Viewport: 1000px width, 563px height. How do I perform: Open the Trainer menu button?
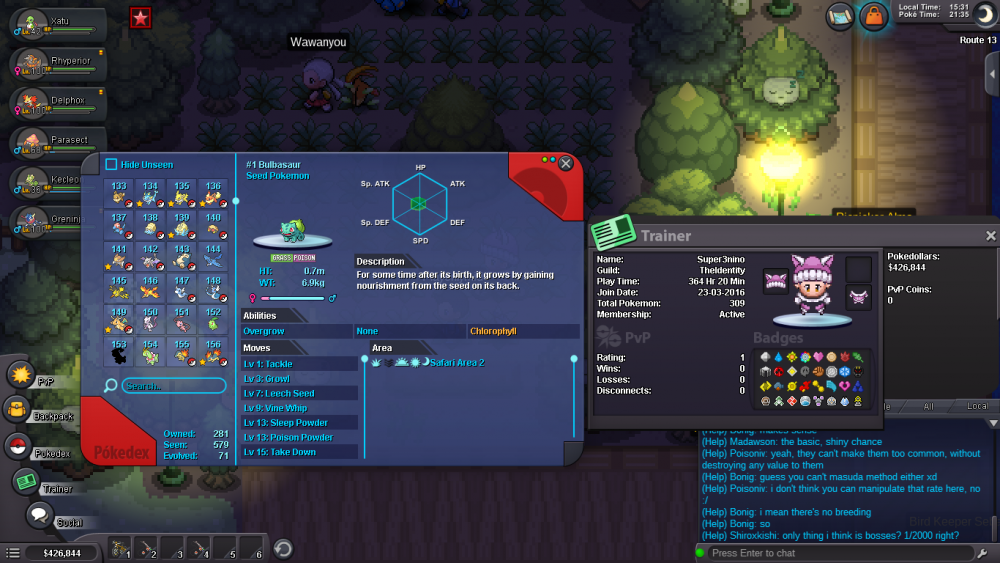[26, 482]
